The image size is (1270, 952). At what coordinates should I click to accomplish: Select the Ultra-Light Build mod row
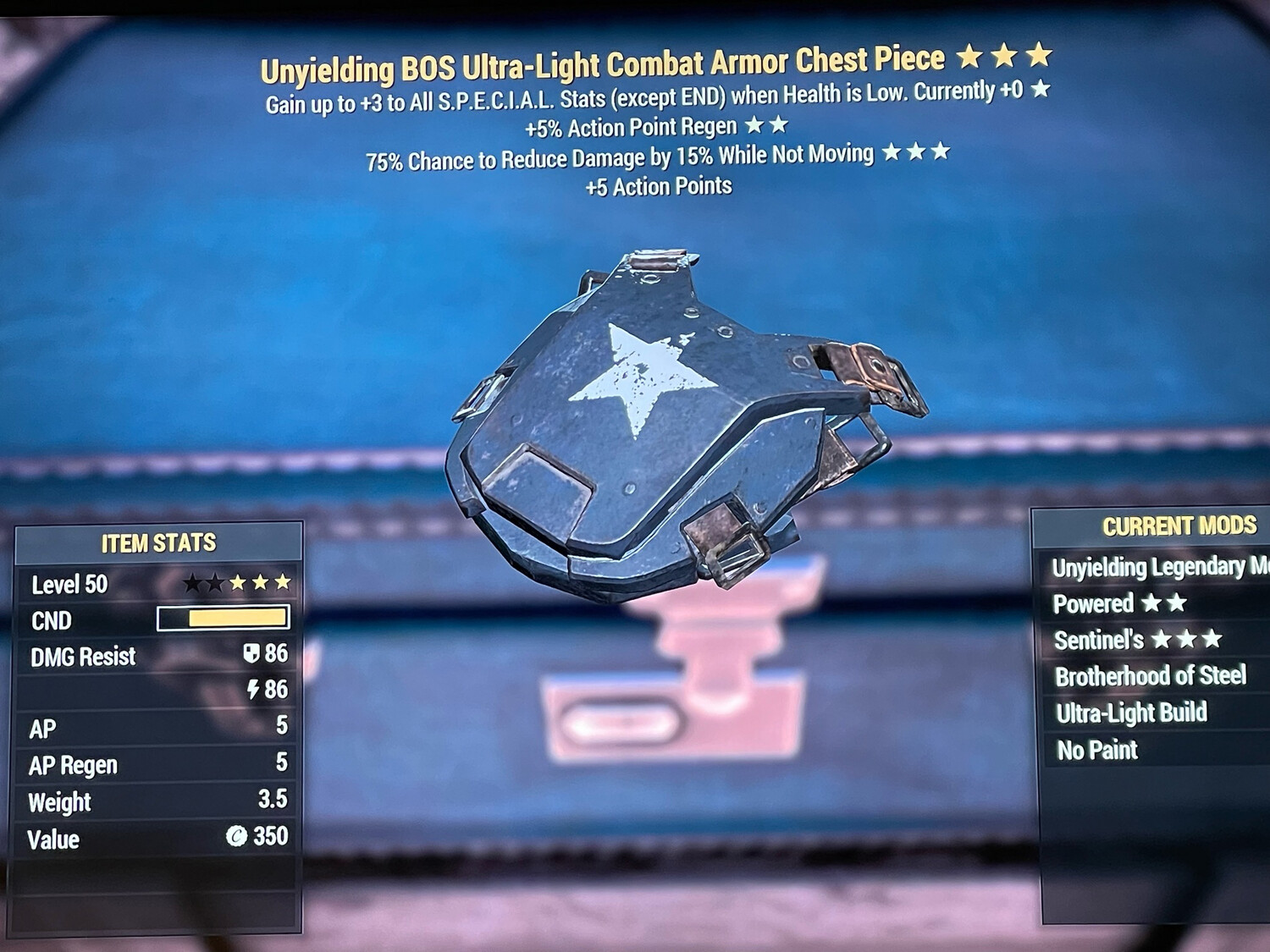point(1131,713)
